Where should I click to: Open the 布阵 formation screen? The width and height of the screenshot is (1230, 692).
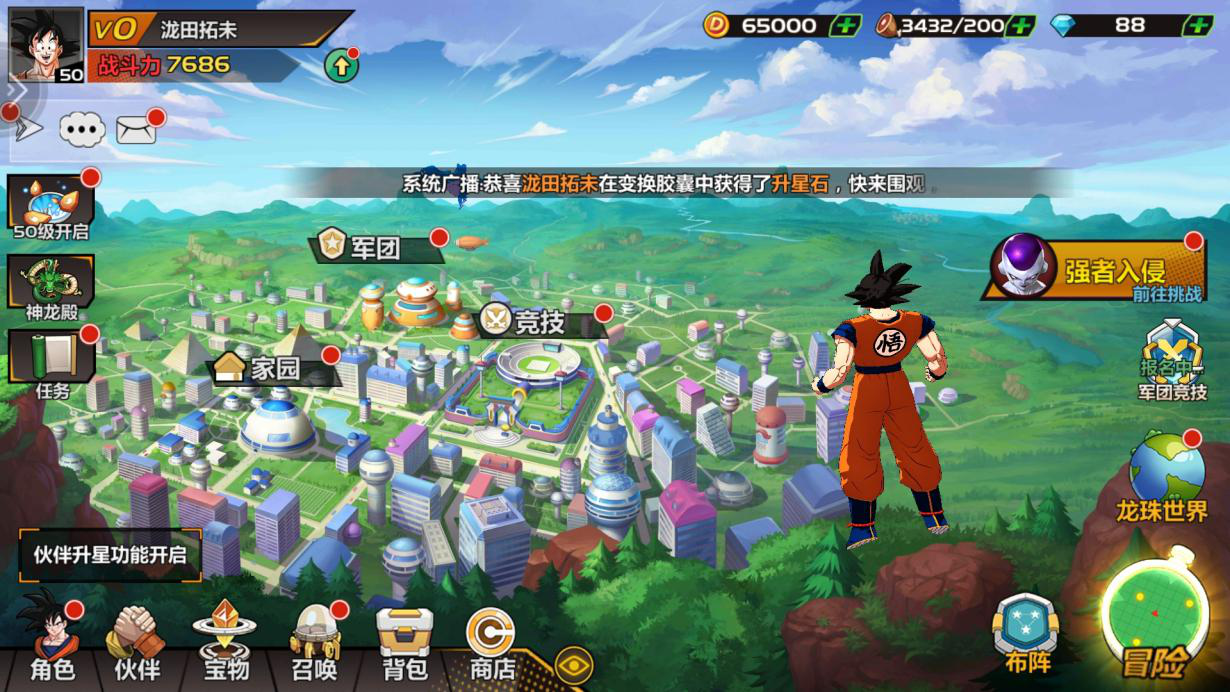click(1025, 632)
